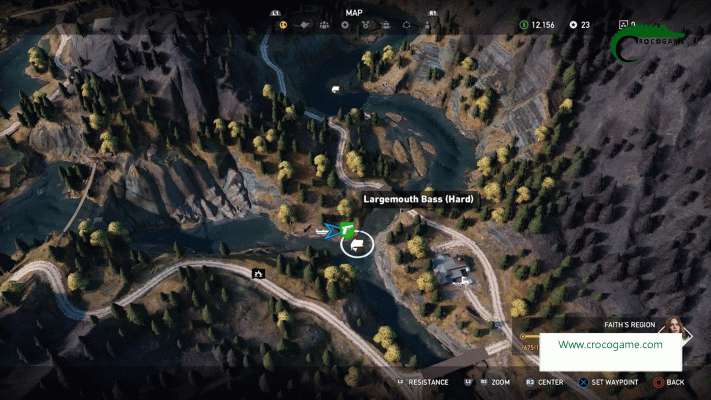Switch to the star-in-circle tab

345,24
